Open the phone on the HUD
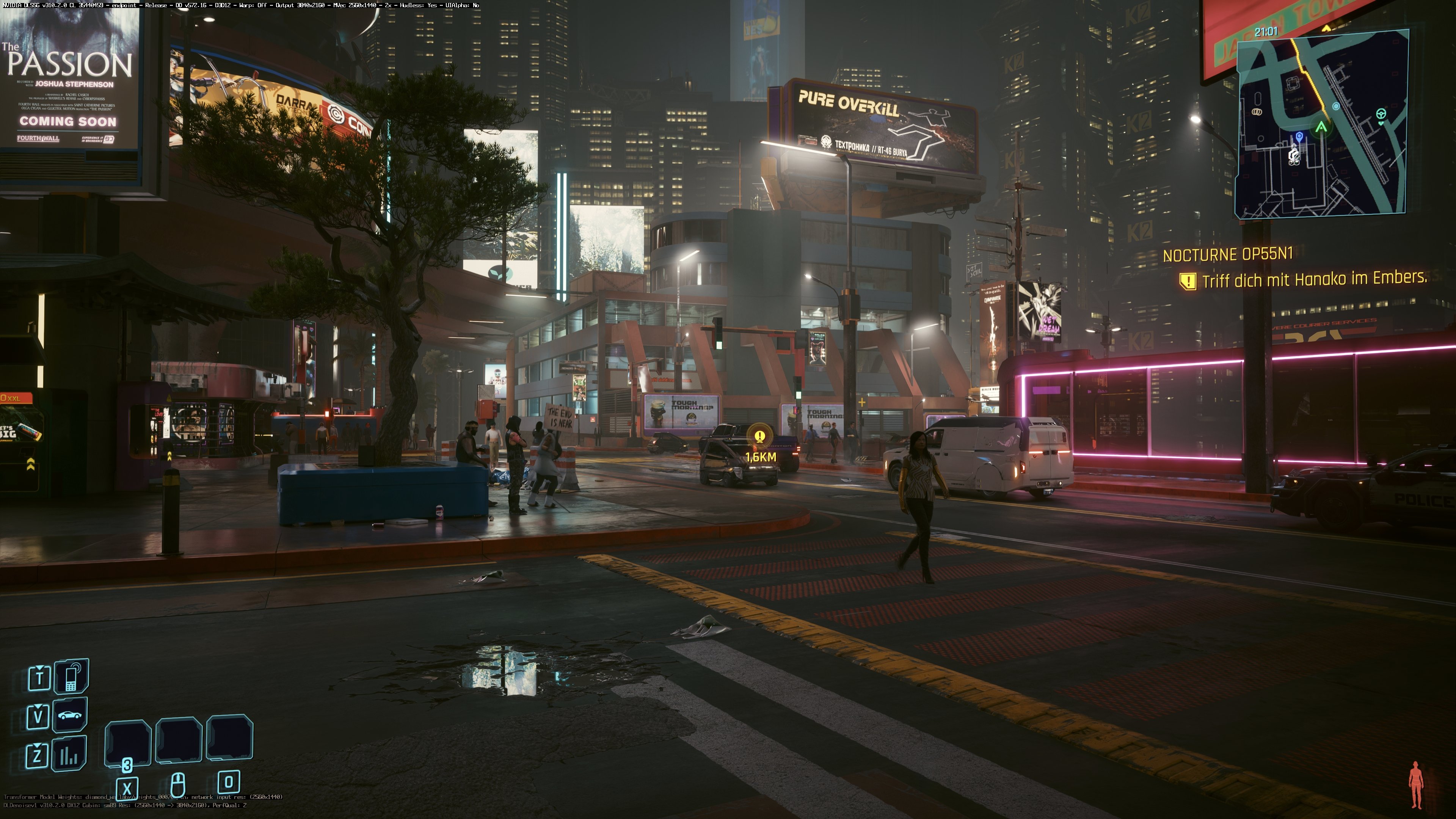This screenshot has width=1456, height=819. coord(71,676)
